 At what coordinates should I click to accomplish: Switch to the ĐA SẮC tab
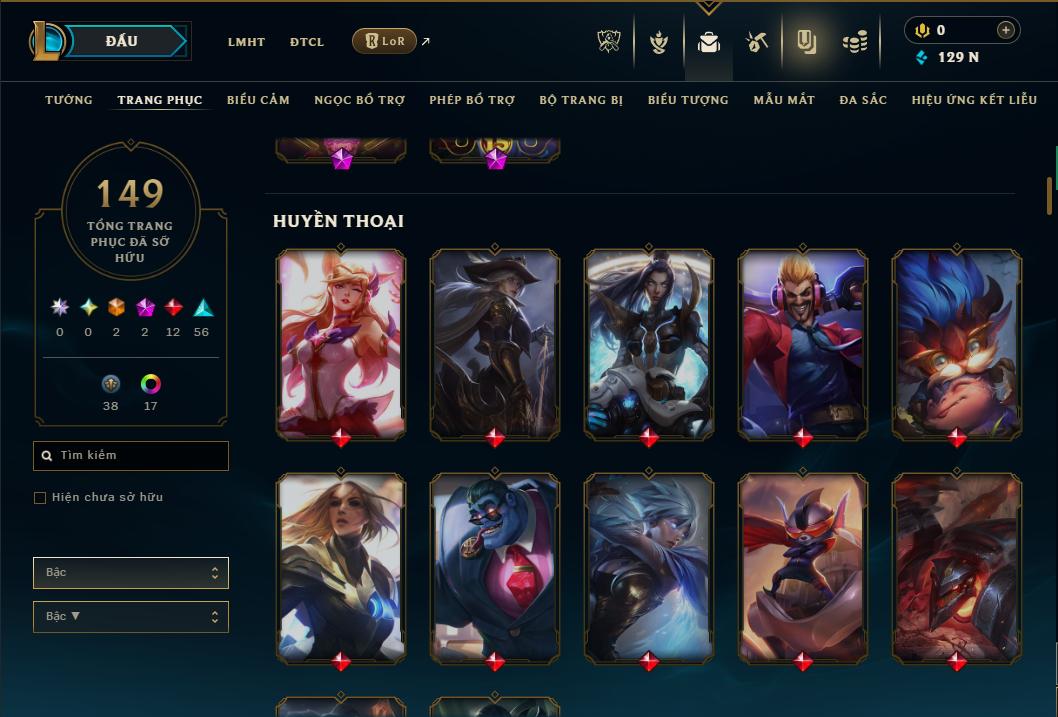click(863, 100)
